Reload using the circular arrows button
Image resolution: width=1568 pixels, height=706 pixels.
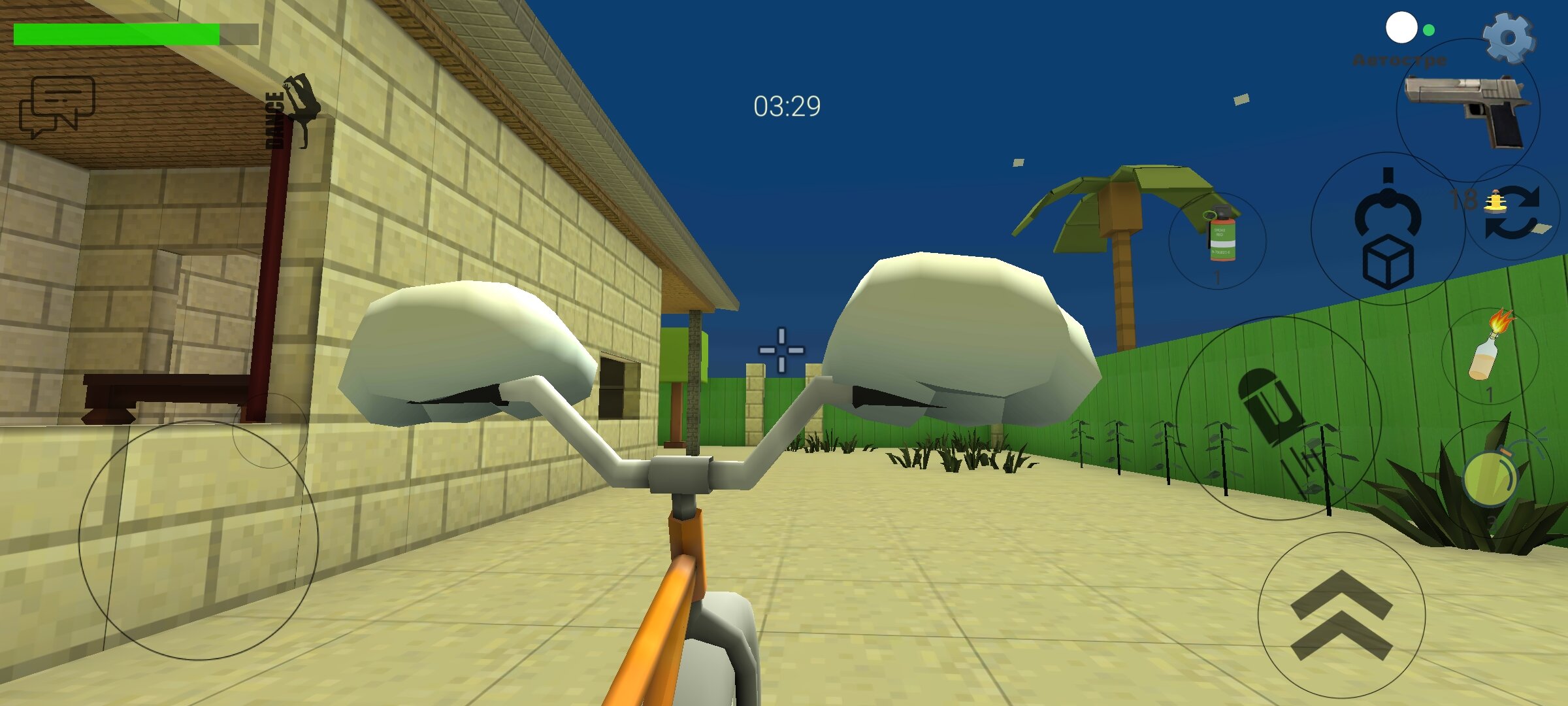1512,212
